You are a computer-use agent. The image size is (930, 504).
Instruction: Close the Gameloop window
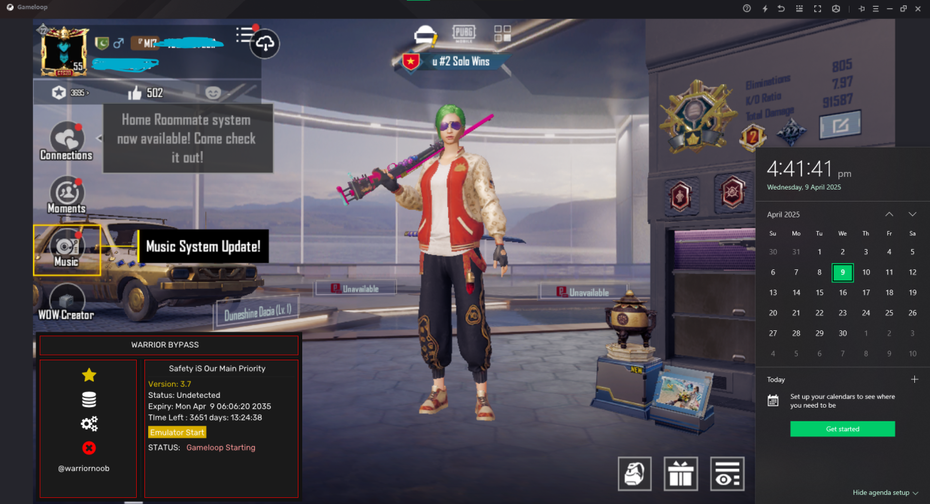click(918, 9)
